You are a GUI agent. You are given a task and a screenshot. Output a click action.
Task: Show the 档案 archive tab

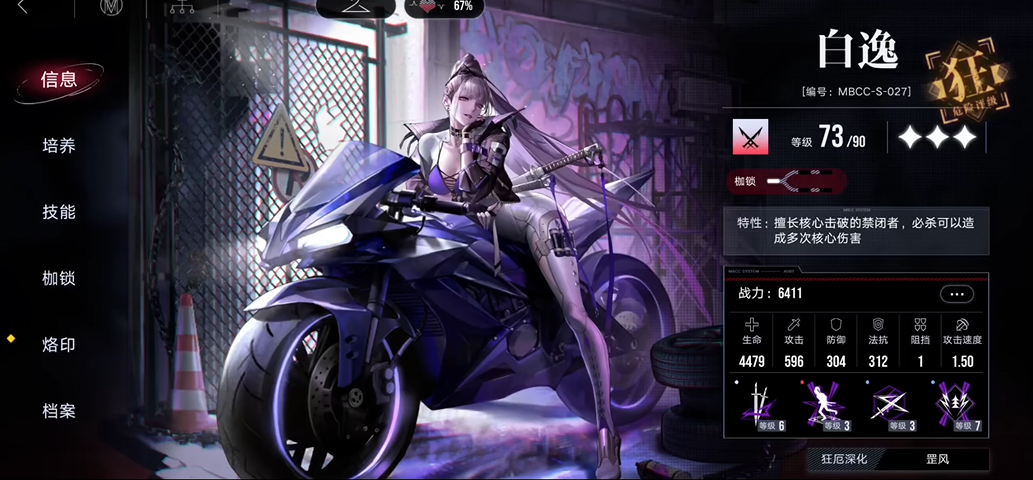[59, 411]
